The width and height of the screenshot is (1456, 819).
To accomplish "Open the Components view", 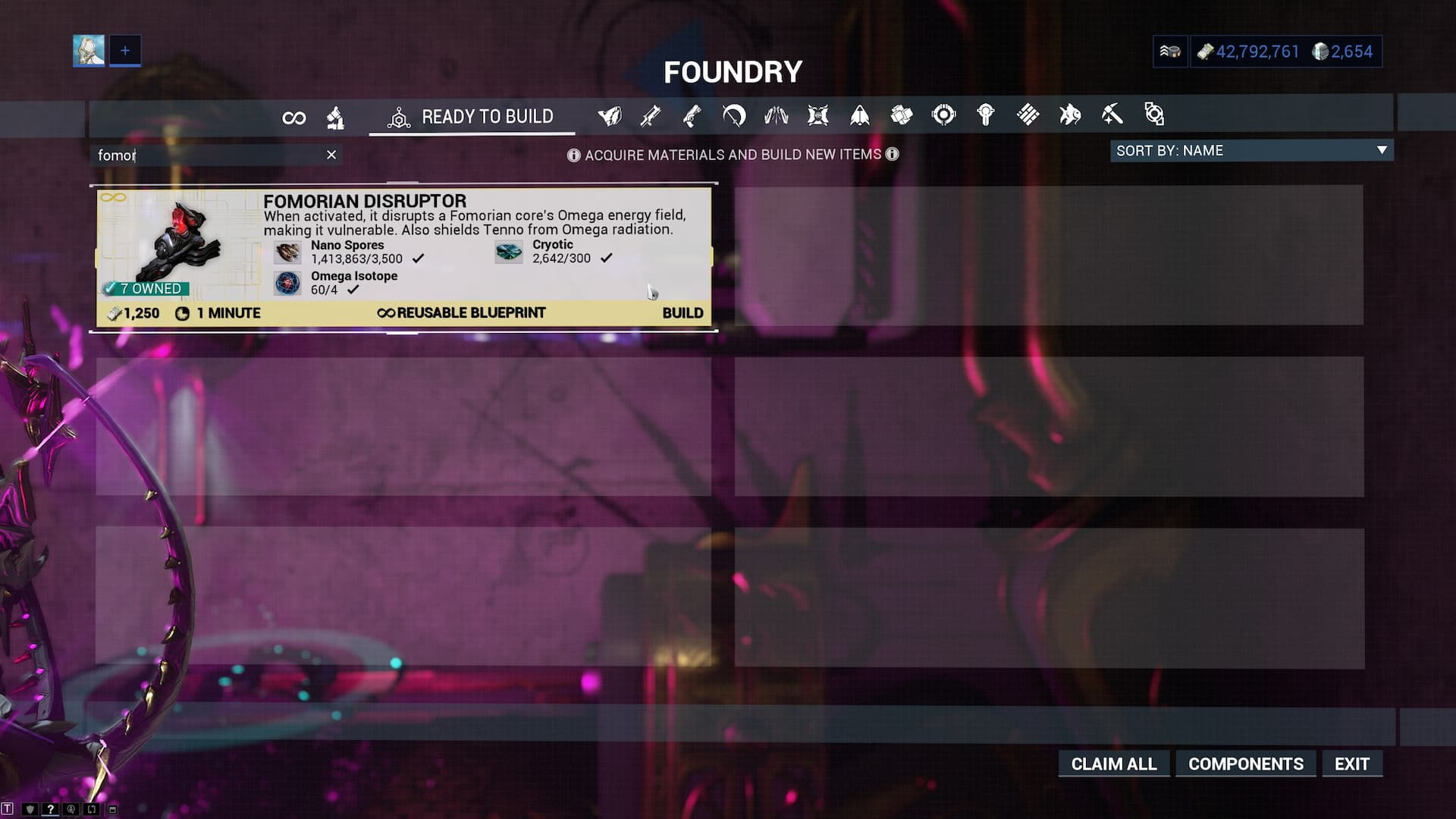I will coord(1245,764).
